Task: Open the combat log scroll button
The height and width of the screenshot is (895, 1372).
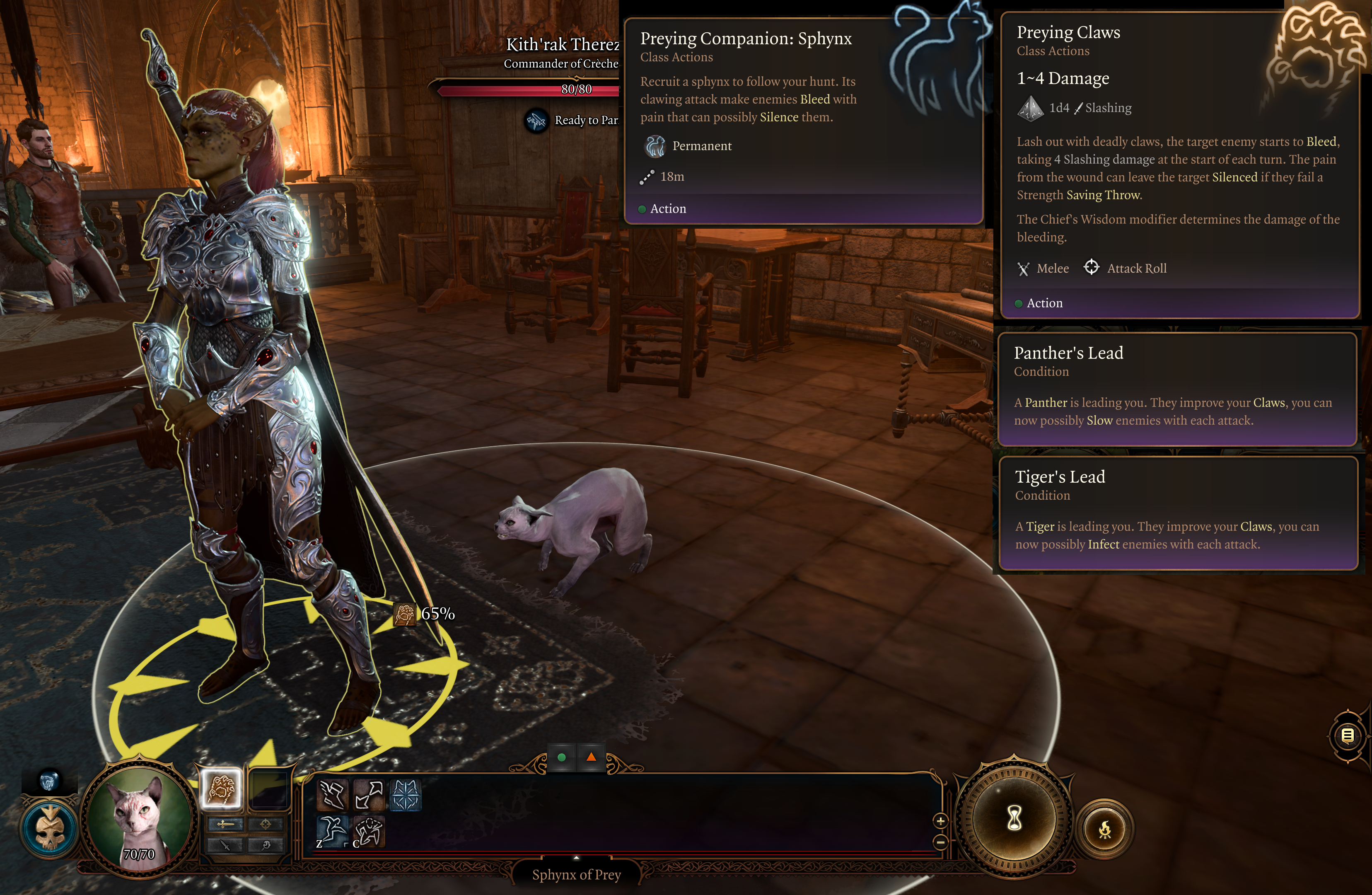Action: [x=1348, y=735]
